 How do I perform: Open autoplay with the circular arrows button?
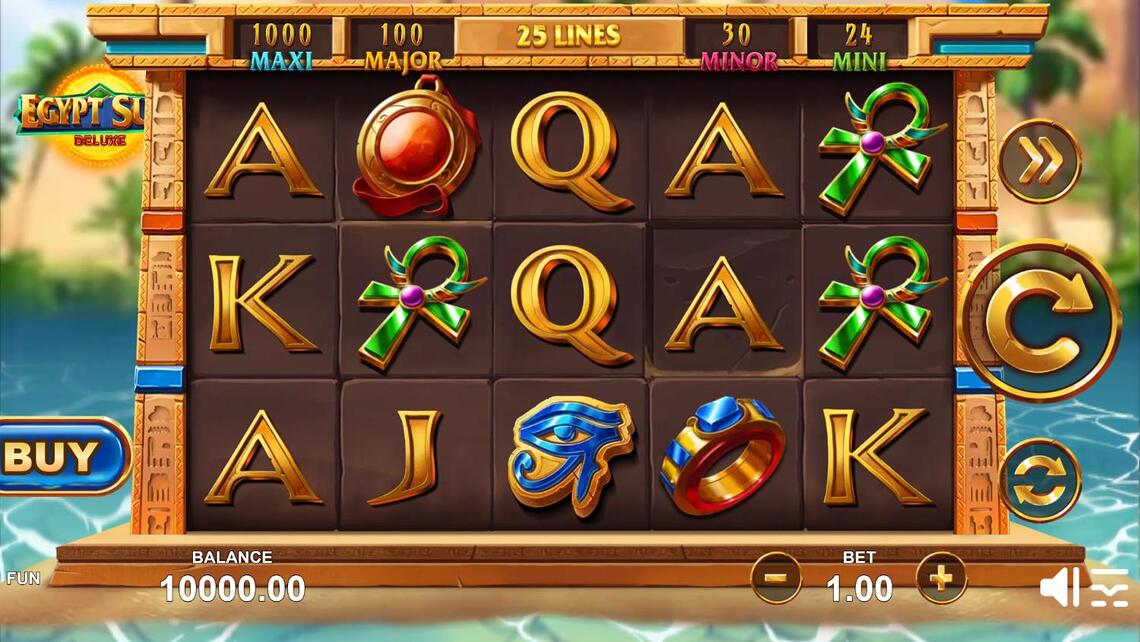[x=1040, y=480]
